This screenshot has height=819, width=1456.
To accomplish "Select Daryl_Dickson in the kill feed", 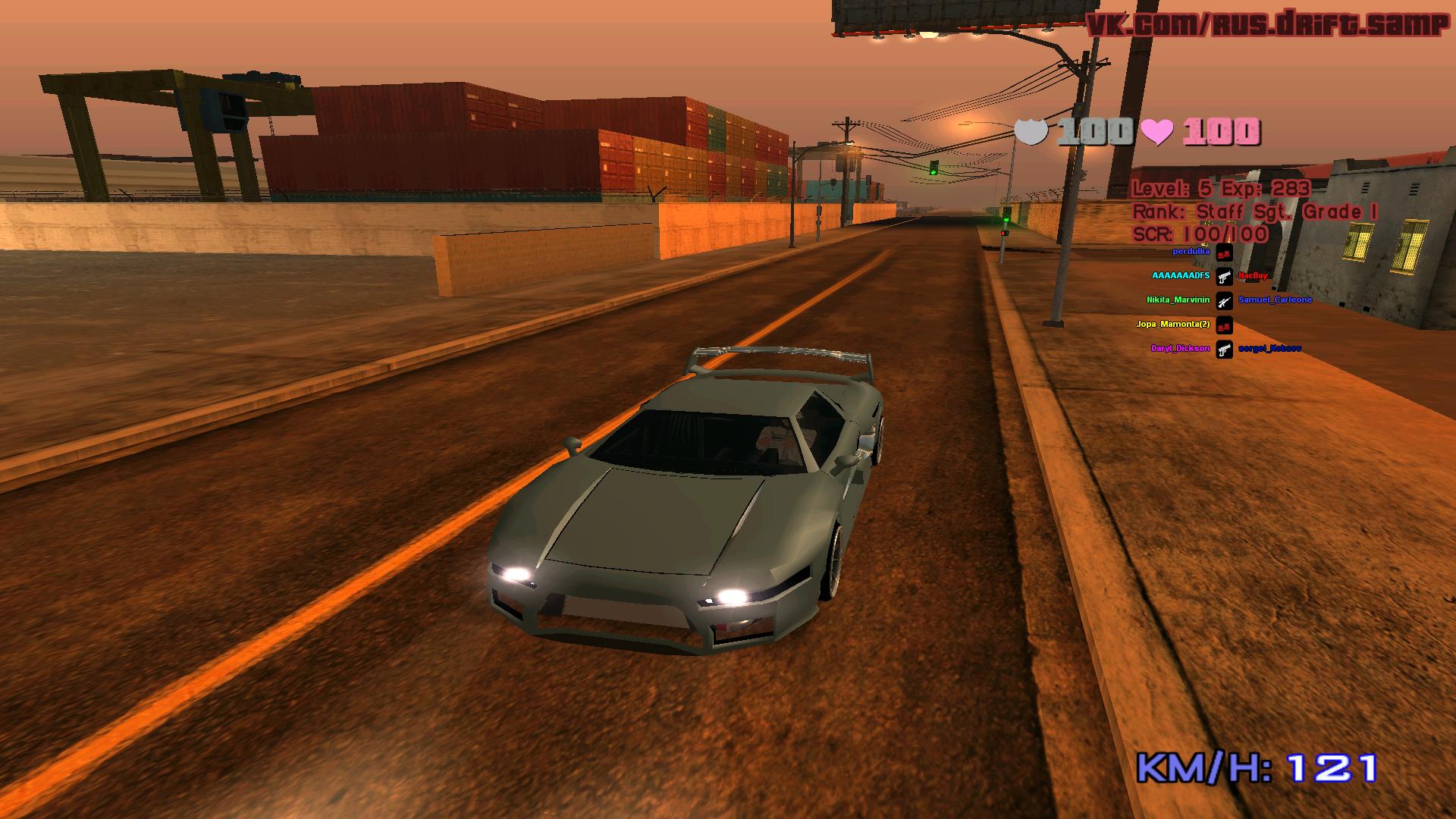I will click(x=1180, y=349).
